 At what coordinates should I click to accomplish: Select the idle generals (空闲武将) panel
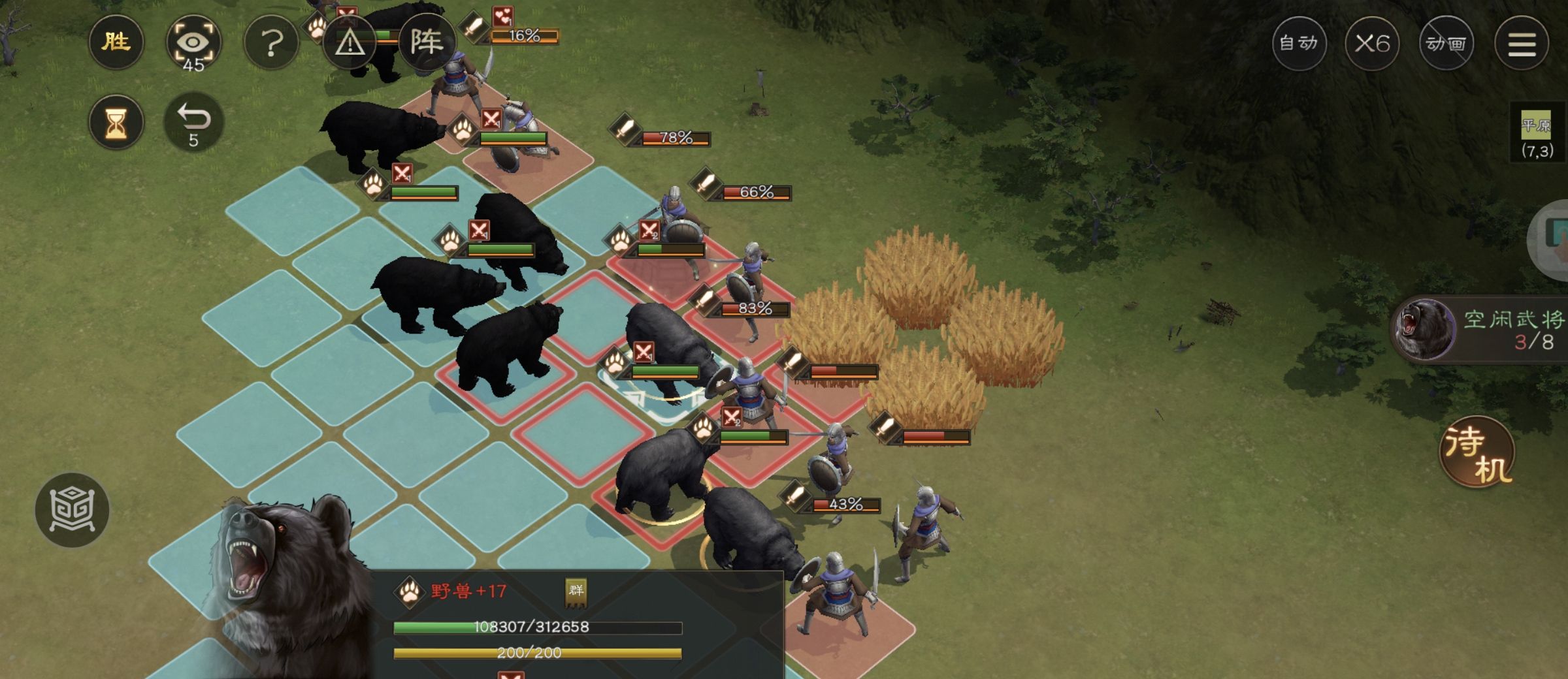(x=1483, y=330)
